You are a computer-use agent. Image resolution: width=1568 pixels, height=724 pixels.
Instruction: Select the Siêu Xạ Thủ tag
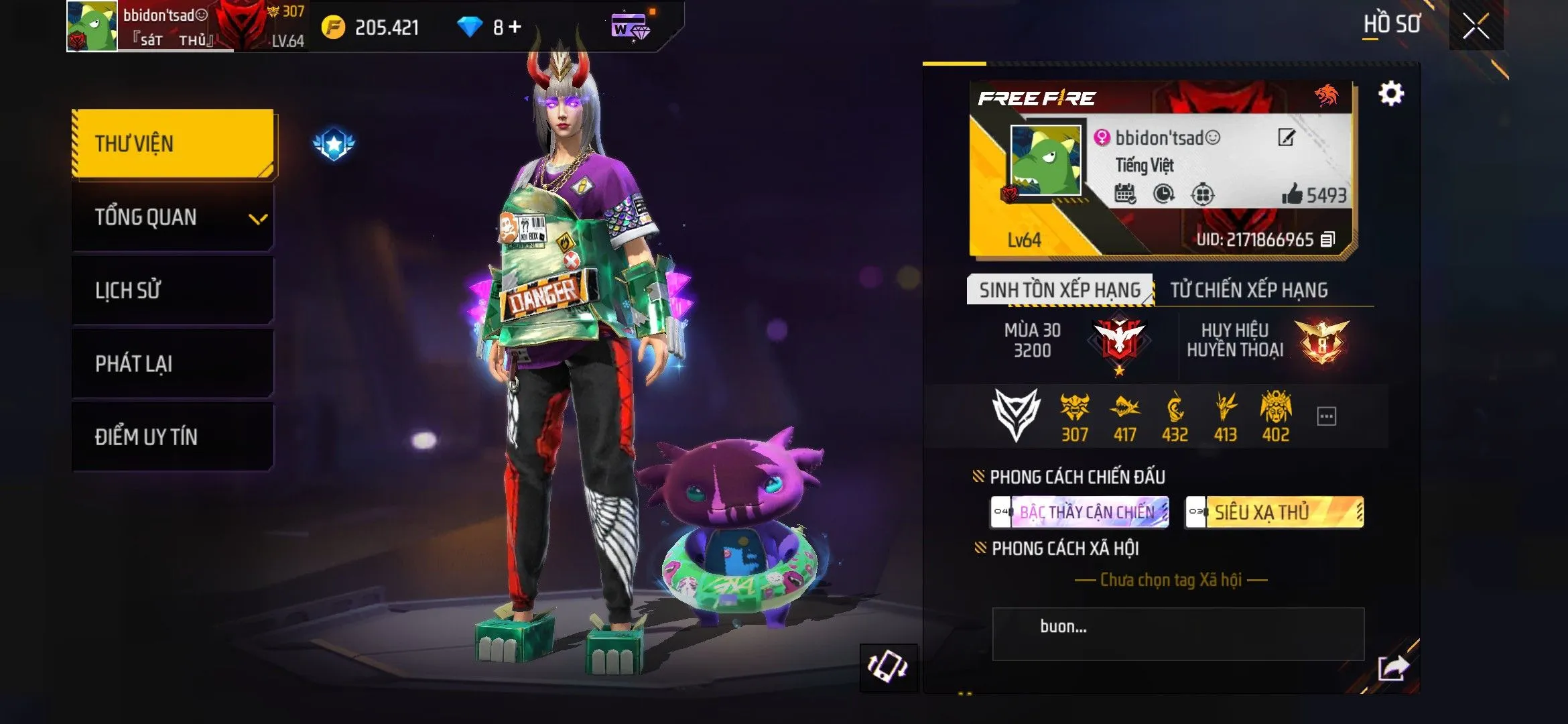click(1275, 512)
